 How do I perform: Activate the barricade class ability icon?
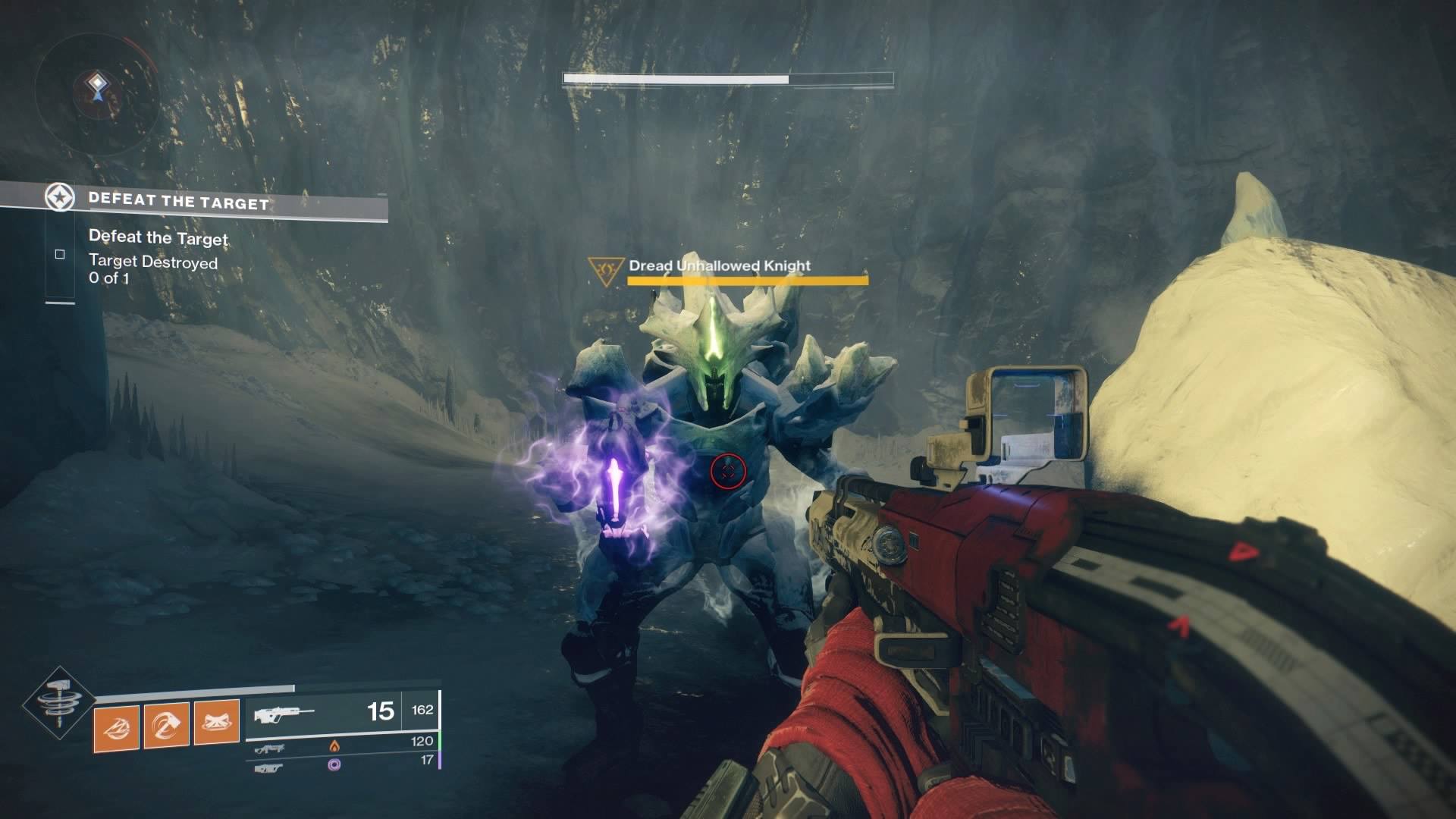point(216,723)
